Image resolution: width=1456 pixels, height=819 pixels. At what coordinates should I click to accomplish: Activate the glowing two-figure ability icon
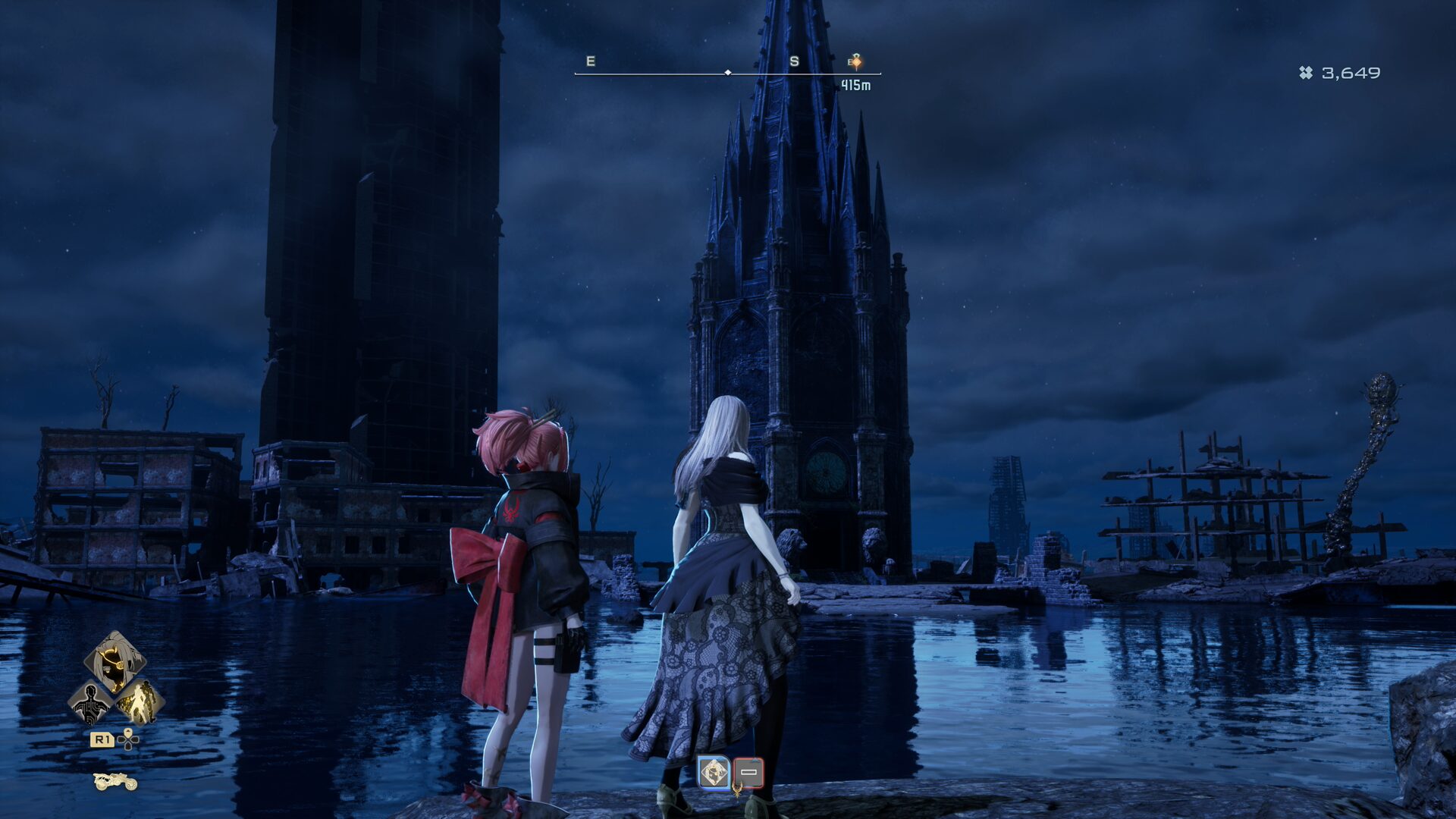point(140,702)
